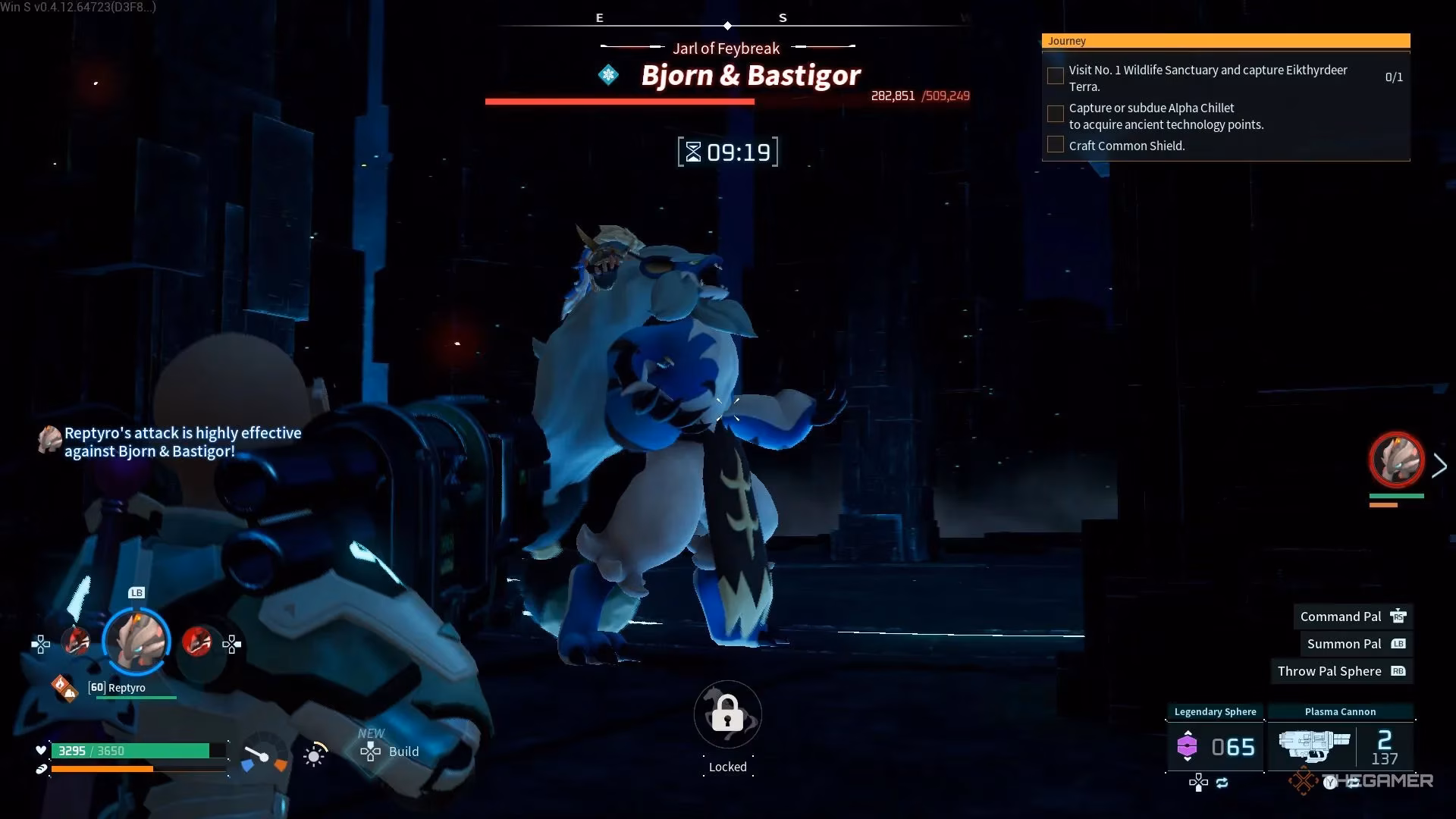Click the ice element icon beside the boss name

tap(608, 75)
